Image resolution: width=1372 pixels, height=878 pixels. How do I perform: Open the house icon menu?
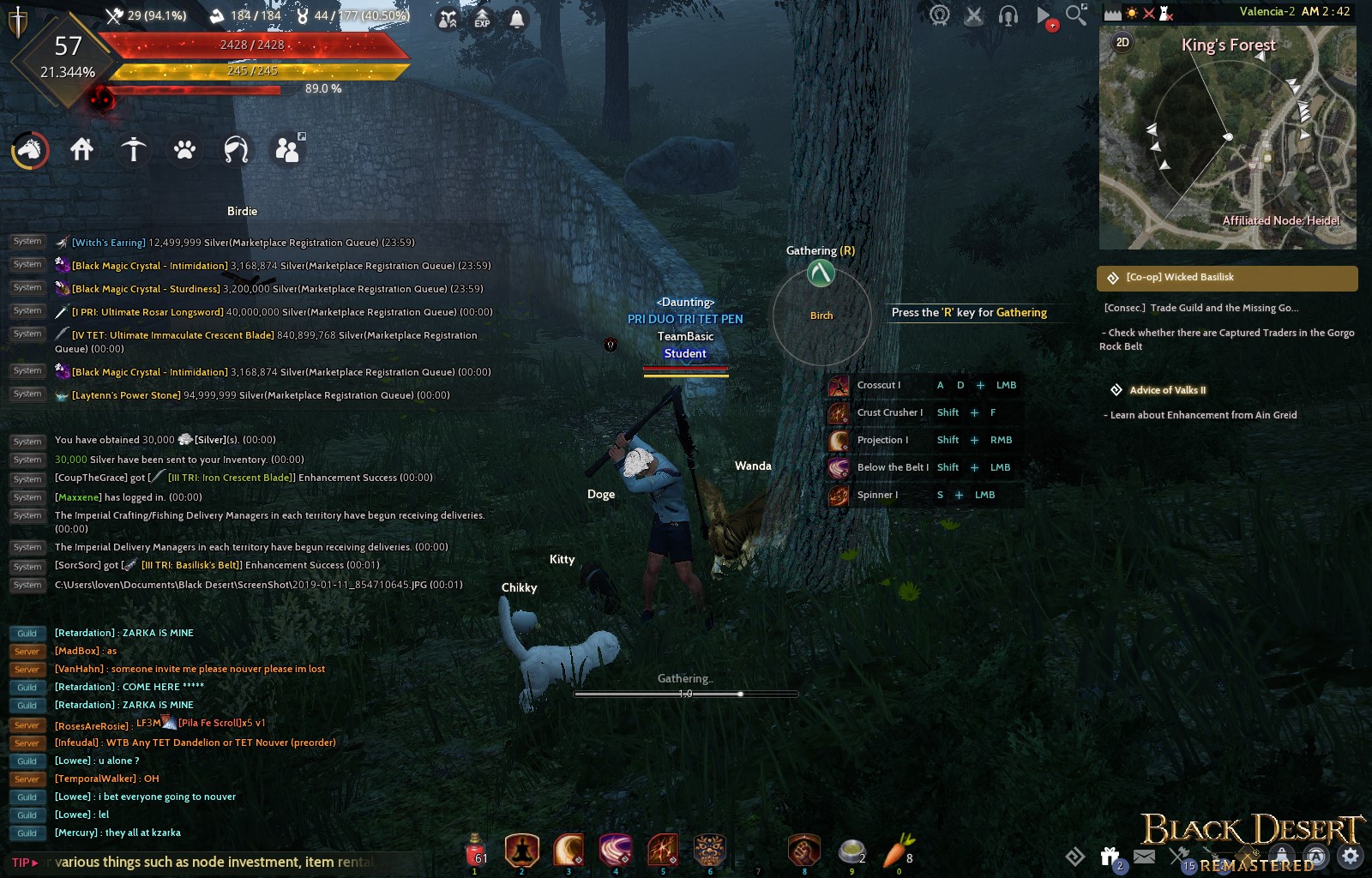[81, 148]
